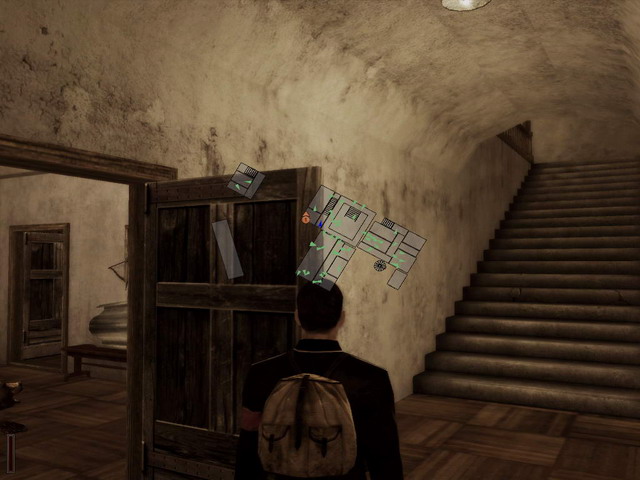Click the small detached room on the map
The image size is (640, 480).
click(245, 180)
